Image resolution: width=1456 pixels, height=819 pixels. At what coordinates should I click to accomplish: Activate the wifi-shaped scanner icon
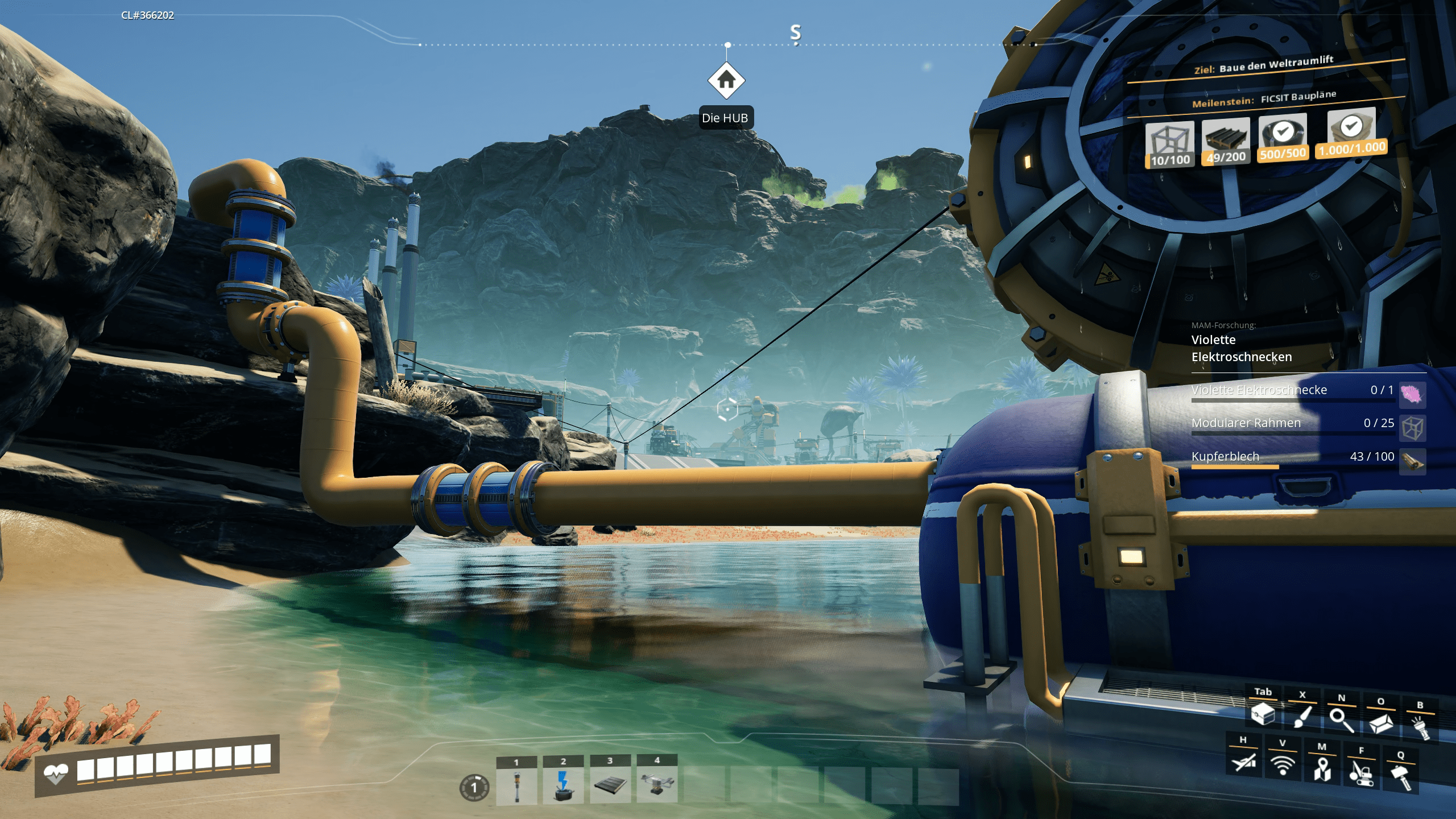1283,764
